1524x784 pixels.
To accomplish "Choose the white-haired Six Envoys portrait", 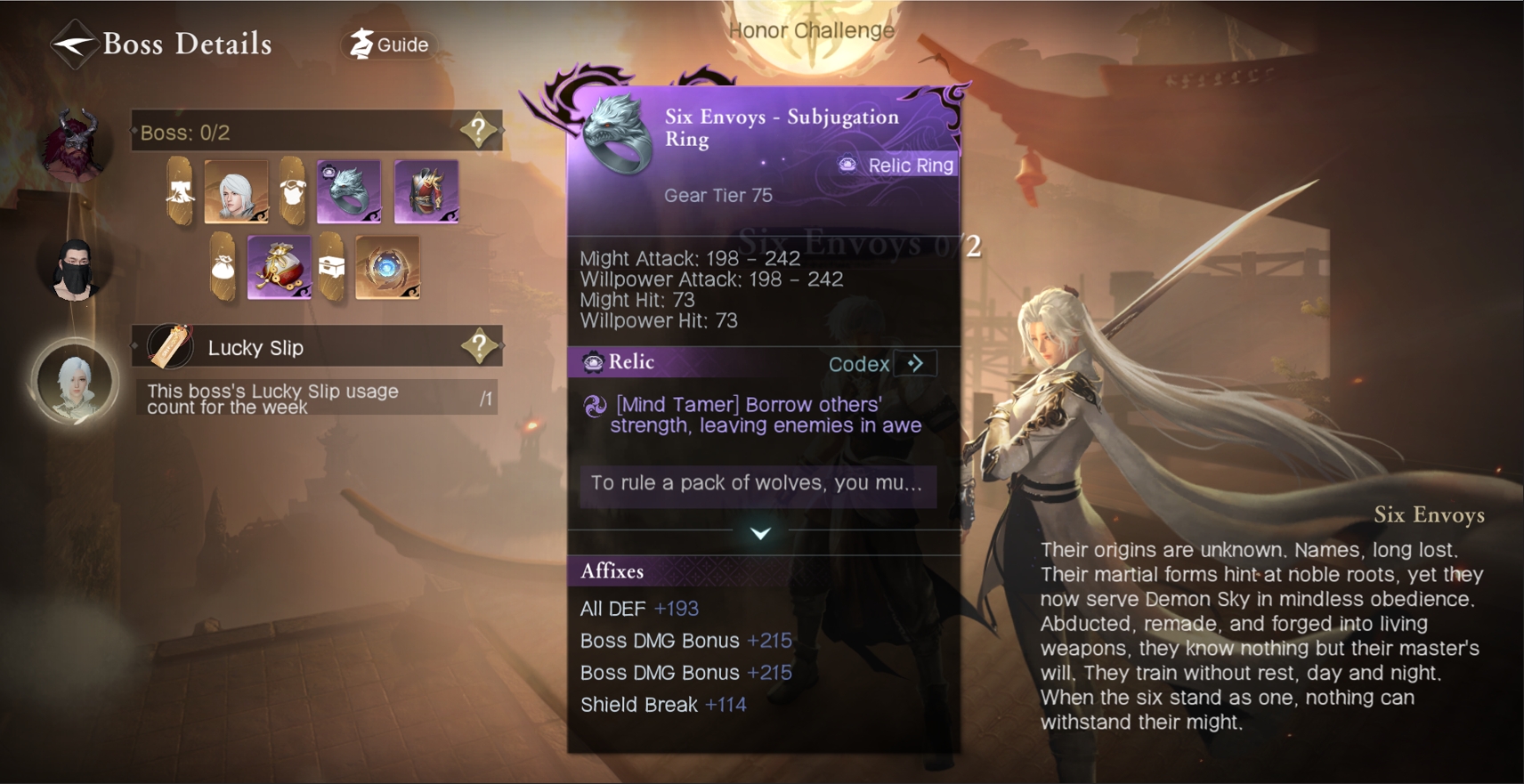I will pyautogui.click(x=75, y=383).
